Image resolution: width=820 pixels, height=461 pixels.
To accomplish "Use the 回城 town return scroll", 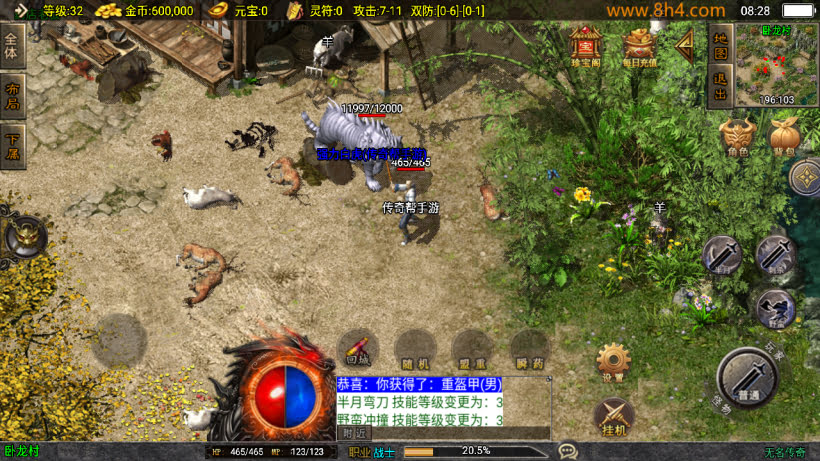I will 358,348.
